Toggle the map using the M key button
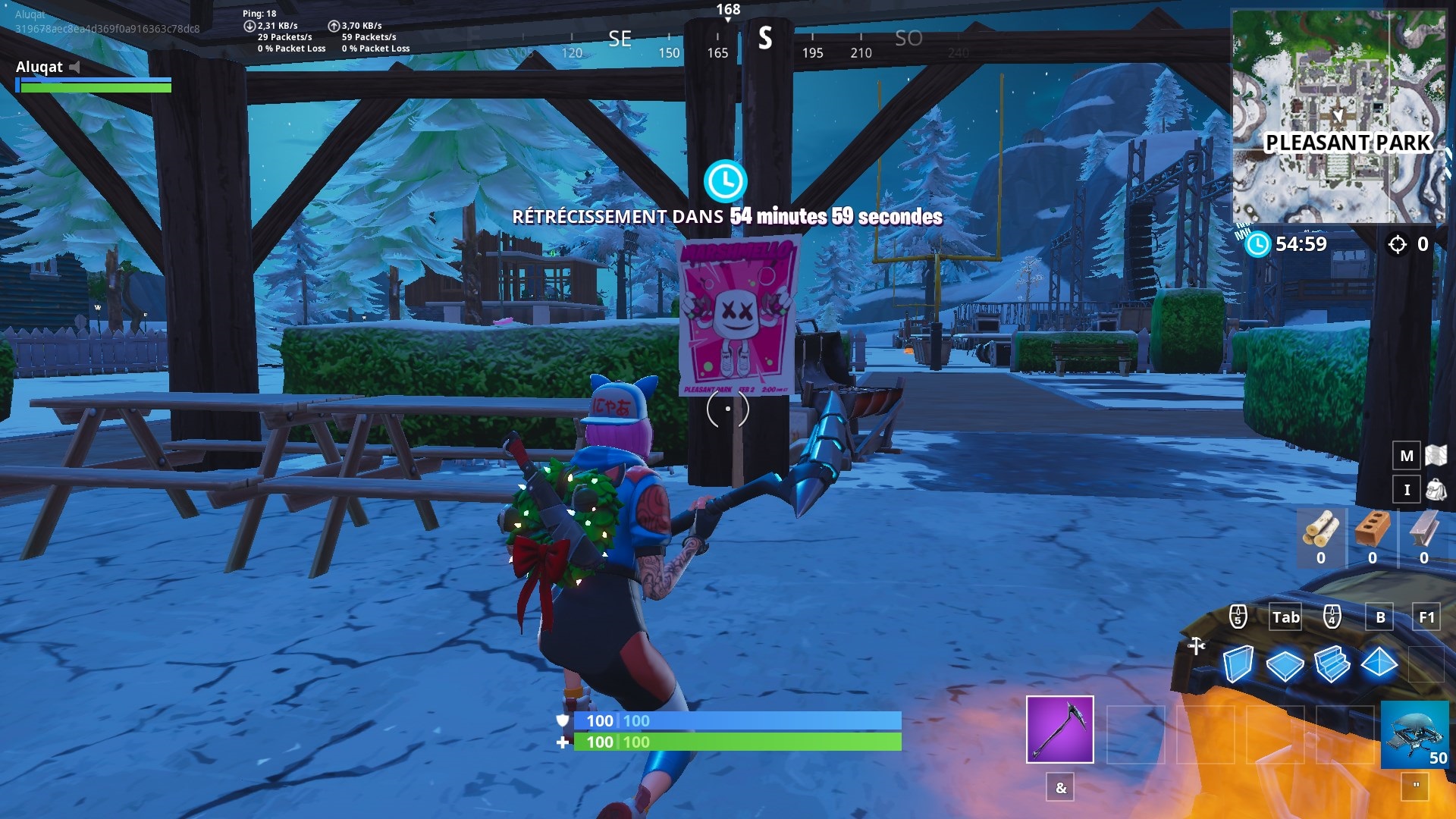Image resolution: width=1456 pixels, height=819 pixels. (x=1407, y=456)
